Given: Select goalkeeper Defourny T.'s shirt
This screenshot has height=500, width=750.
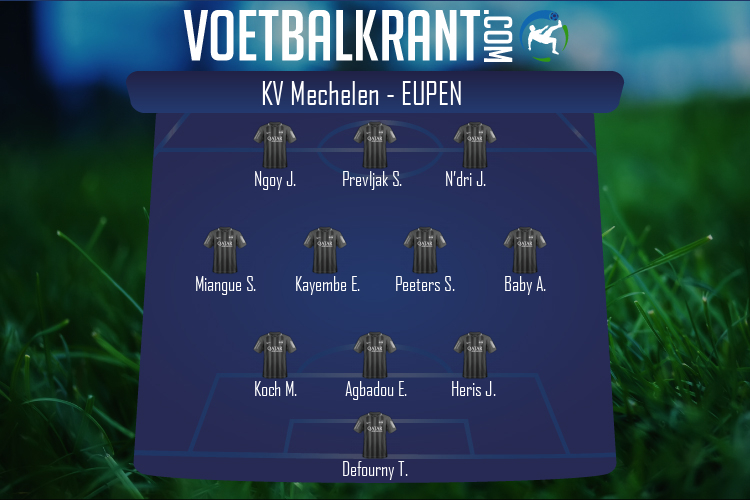Looking at the screenshot, I should pyautogui.click(x=375, y=437).
